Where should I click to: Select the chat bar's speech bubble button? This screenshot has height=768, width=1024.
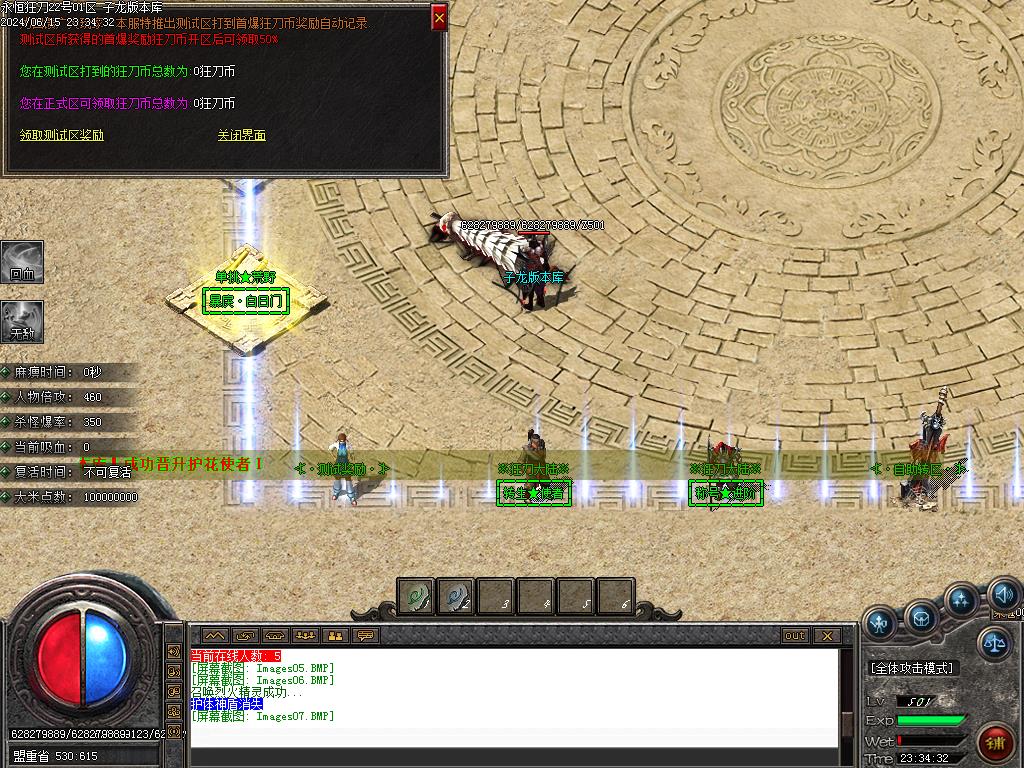366,635
